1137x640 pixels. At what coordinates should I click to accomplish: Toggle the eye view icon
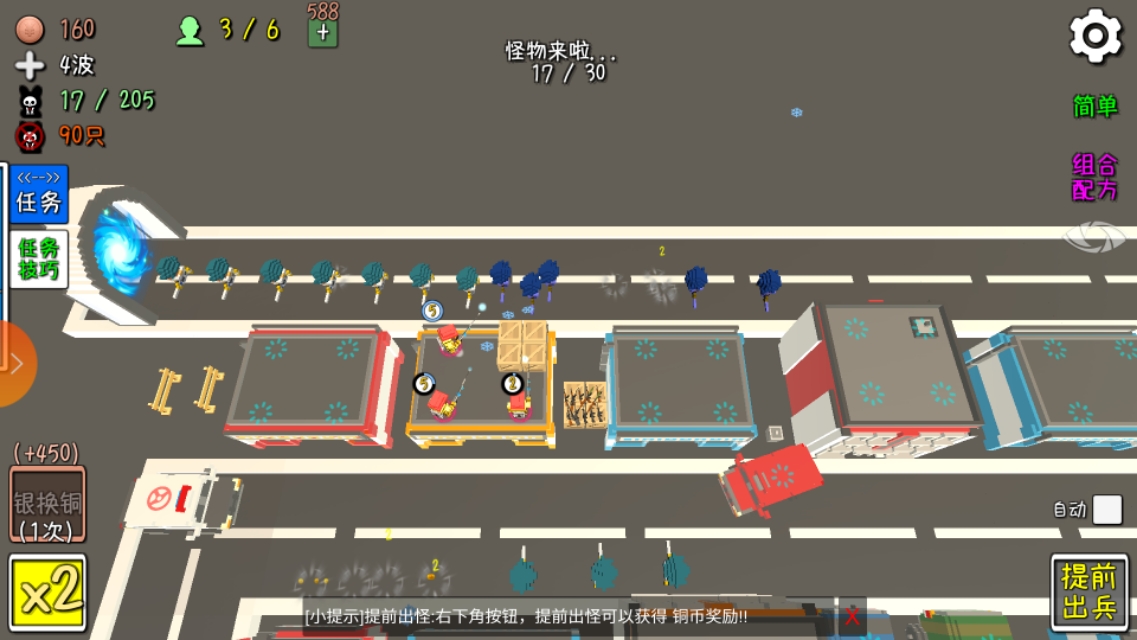tap(1094, 237)
